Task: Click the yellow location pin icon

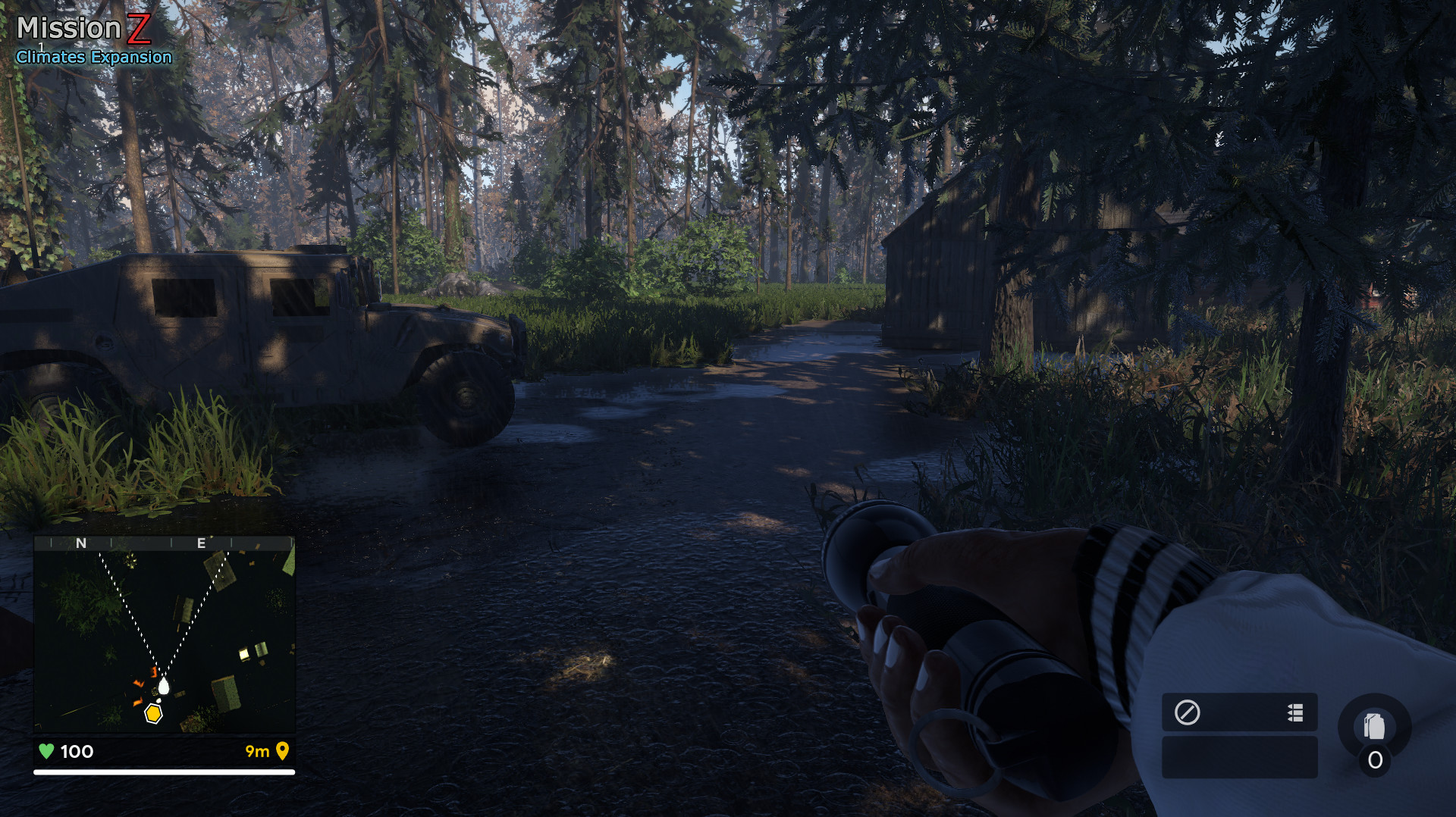Action: [x=283, y=752]
